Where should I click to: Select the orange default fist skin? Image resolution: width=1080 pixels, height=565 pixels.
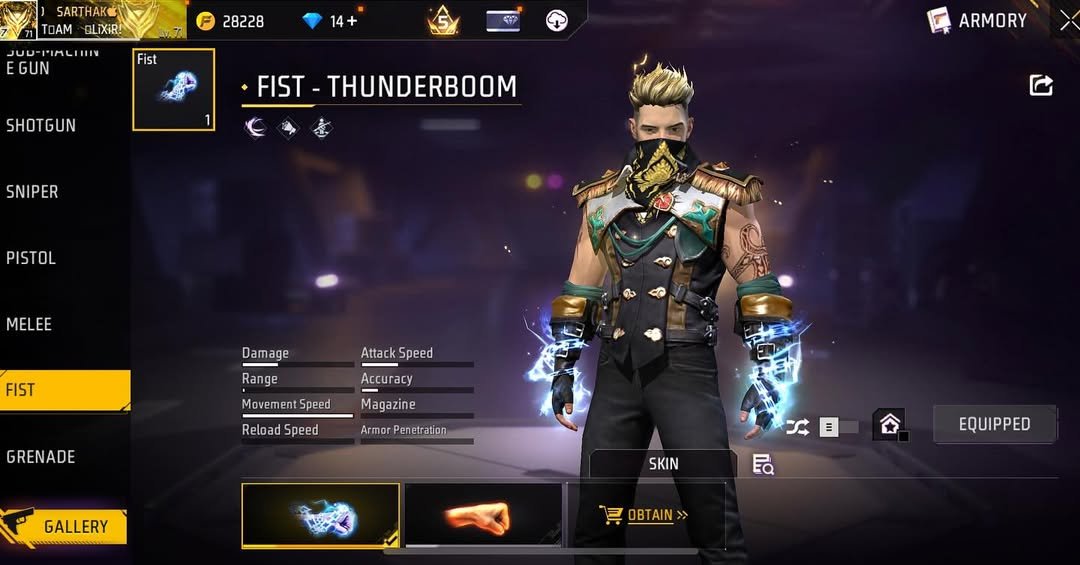(x=483, y=516)
